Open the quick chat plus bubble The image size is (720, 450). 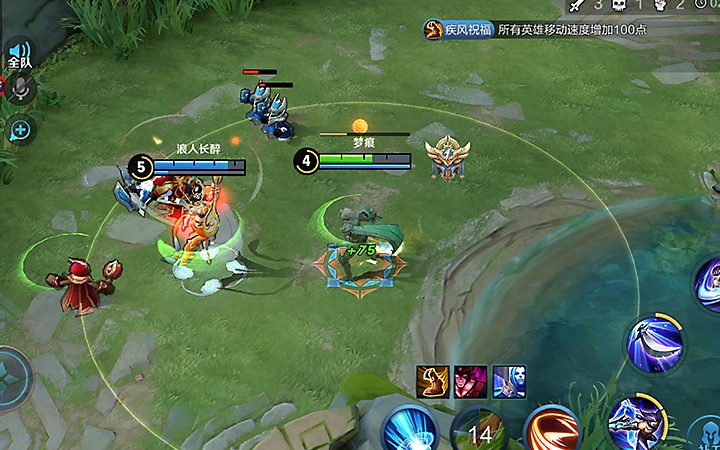pyautogui.click(x=19, y=129)
